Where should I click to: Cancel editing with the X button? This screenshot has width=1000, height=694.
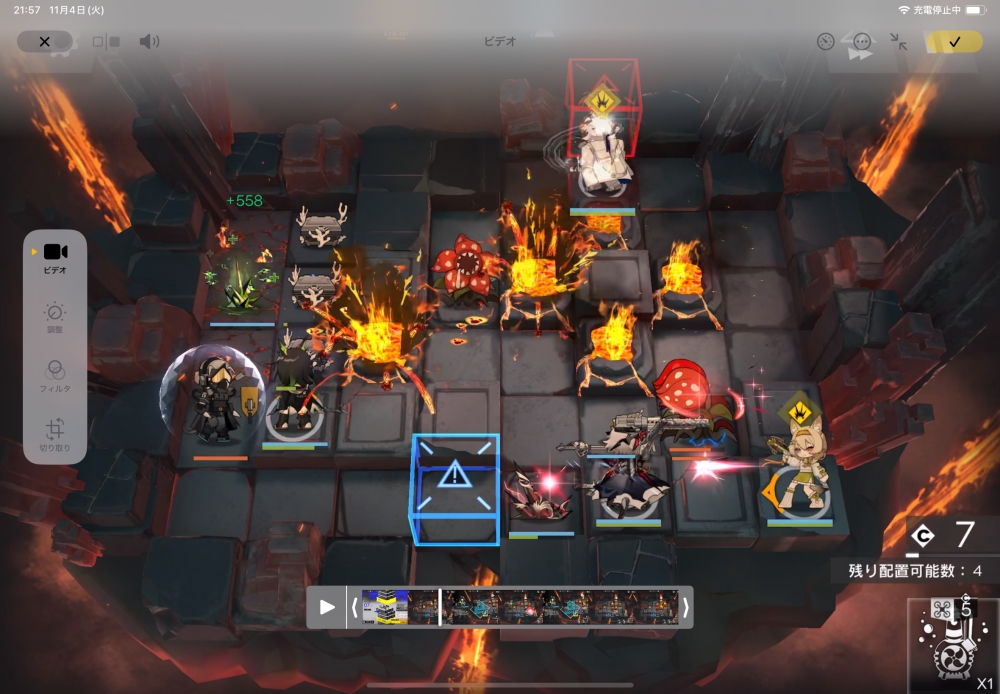44,41
